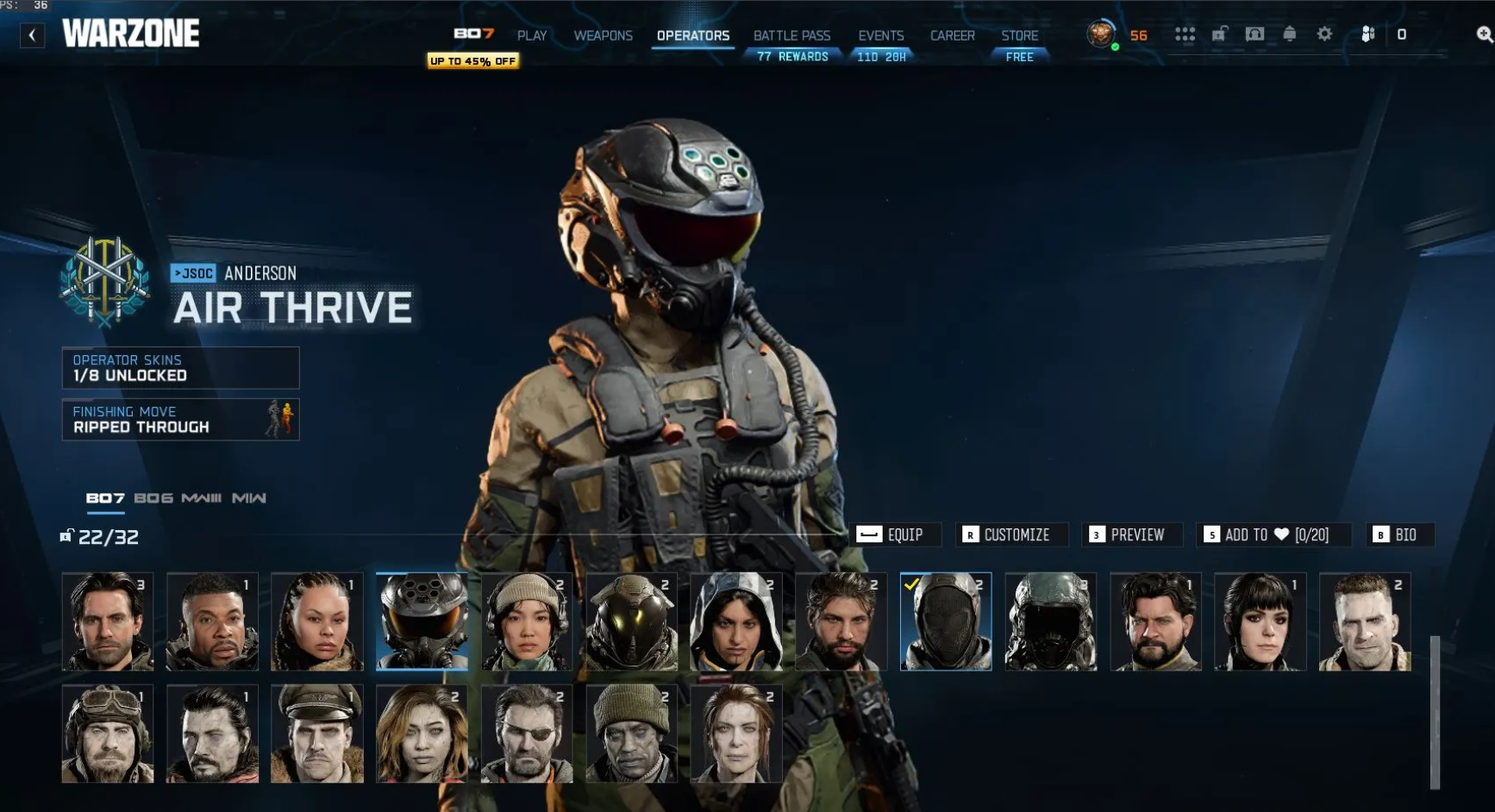Click the notifications bell icon
This screenshot has height=812, width=1495.
click(x=1288, y=34)
